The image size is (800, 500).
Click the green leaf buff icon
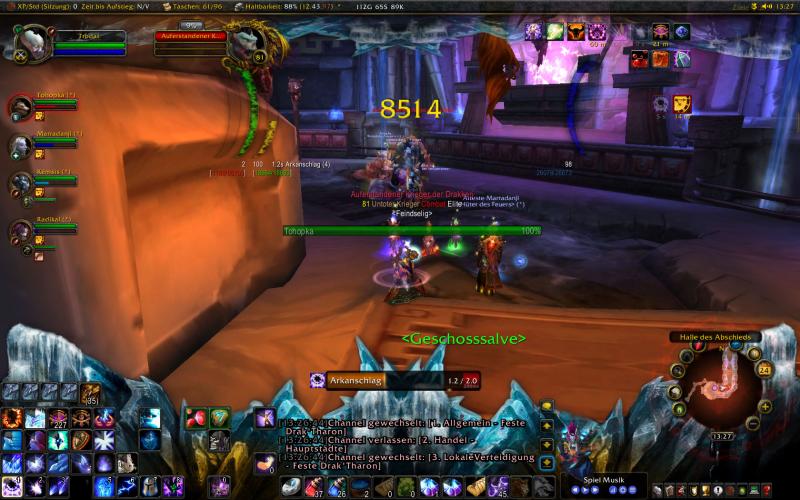coord(555,32)
